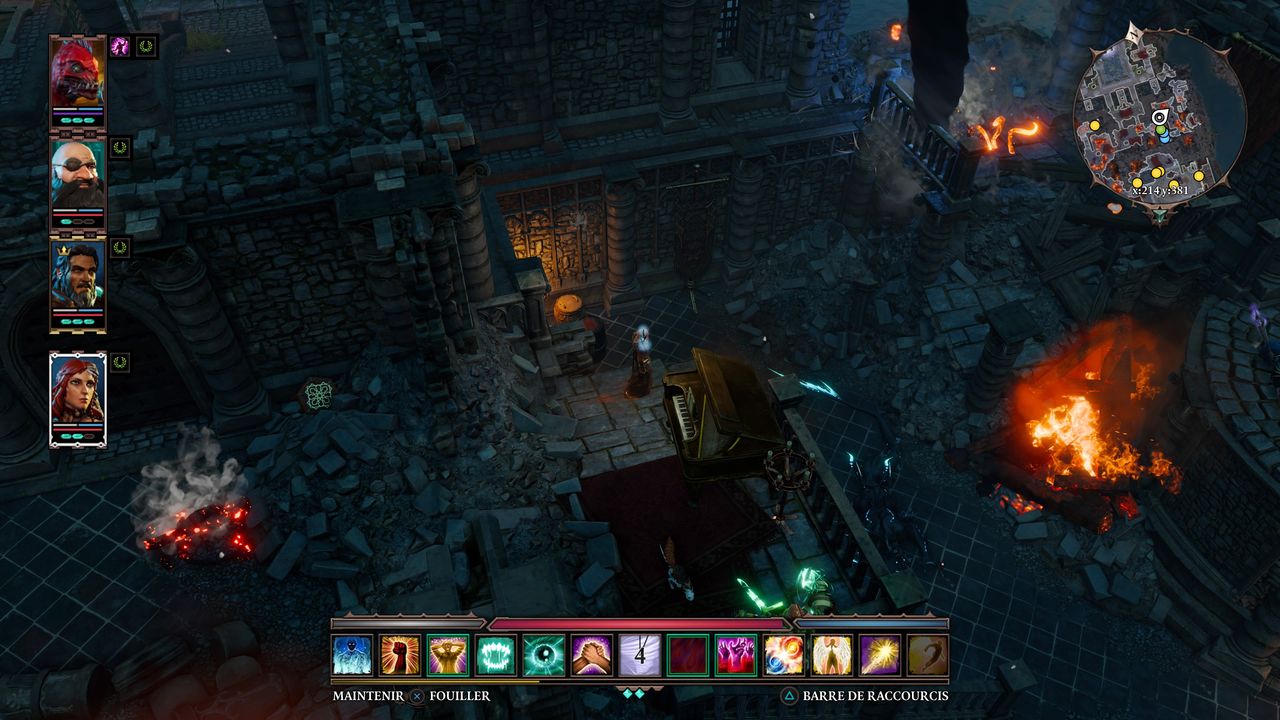Image resolution: width=1280 pixels, height=720 pixels.
Task: Use the raised red fist skill
Action: [x=400, y=655]
